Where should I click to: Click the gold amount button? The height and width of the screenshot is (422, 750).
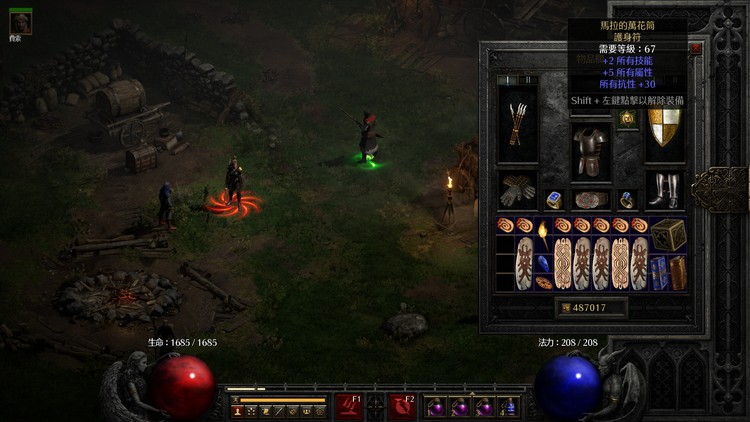pos(590,308)
